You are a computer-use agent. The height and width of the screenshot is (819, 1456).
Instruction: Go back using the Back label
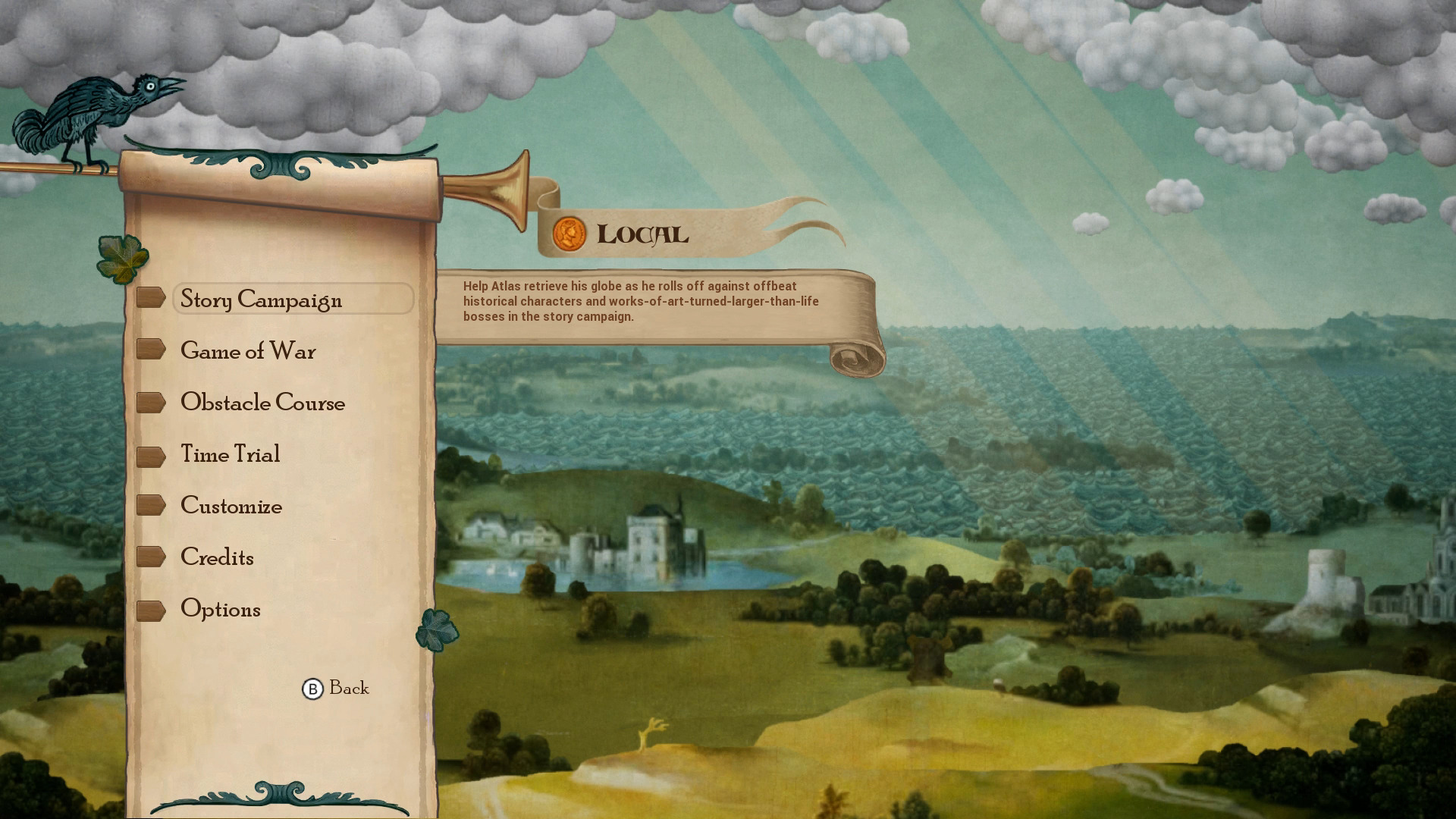[348, 688]
